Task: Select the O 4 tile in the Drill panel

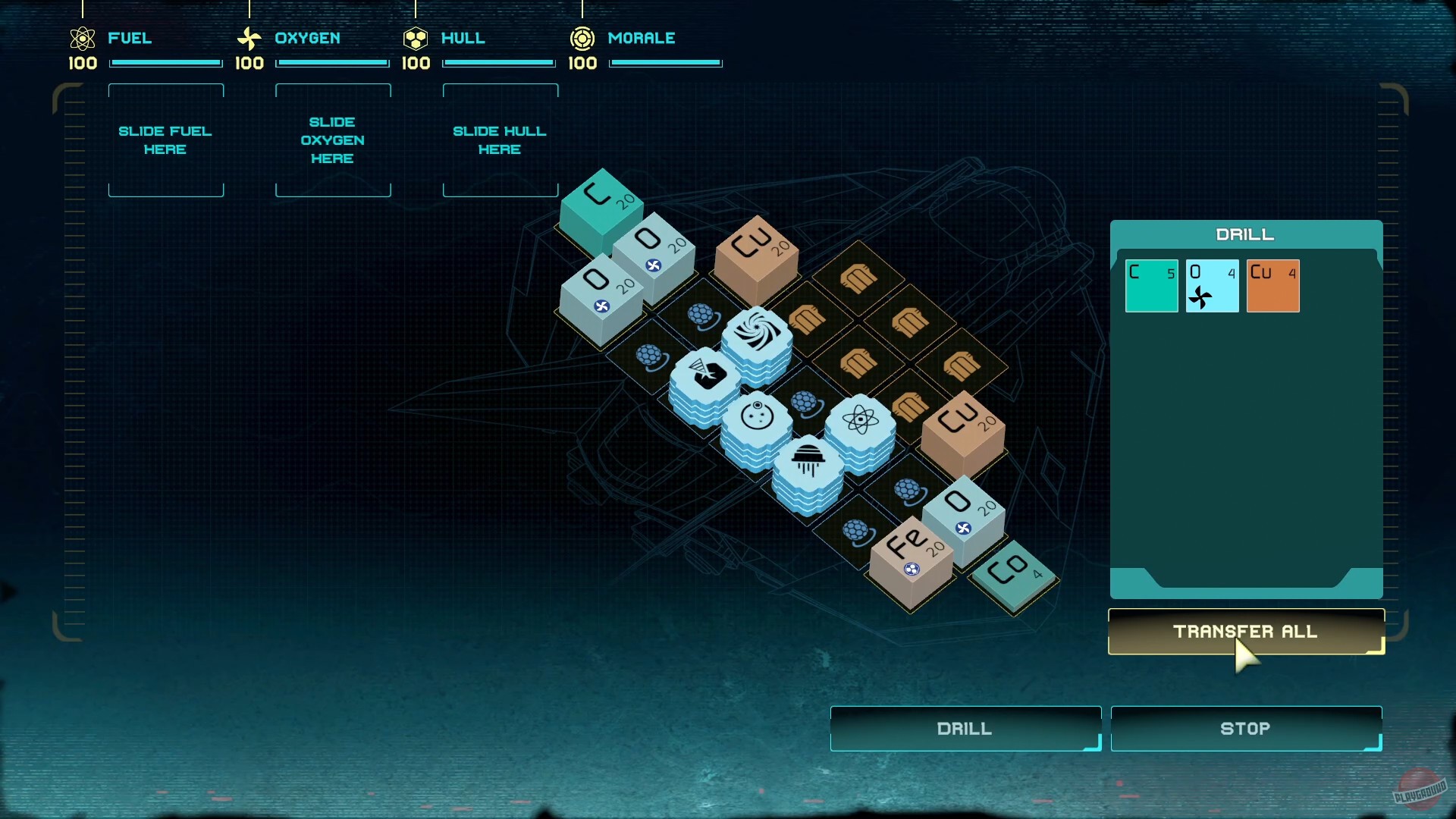Action: tap(1212, 286)
